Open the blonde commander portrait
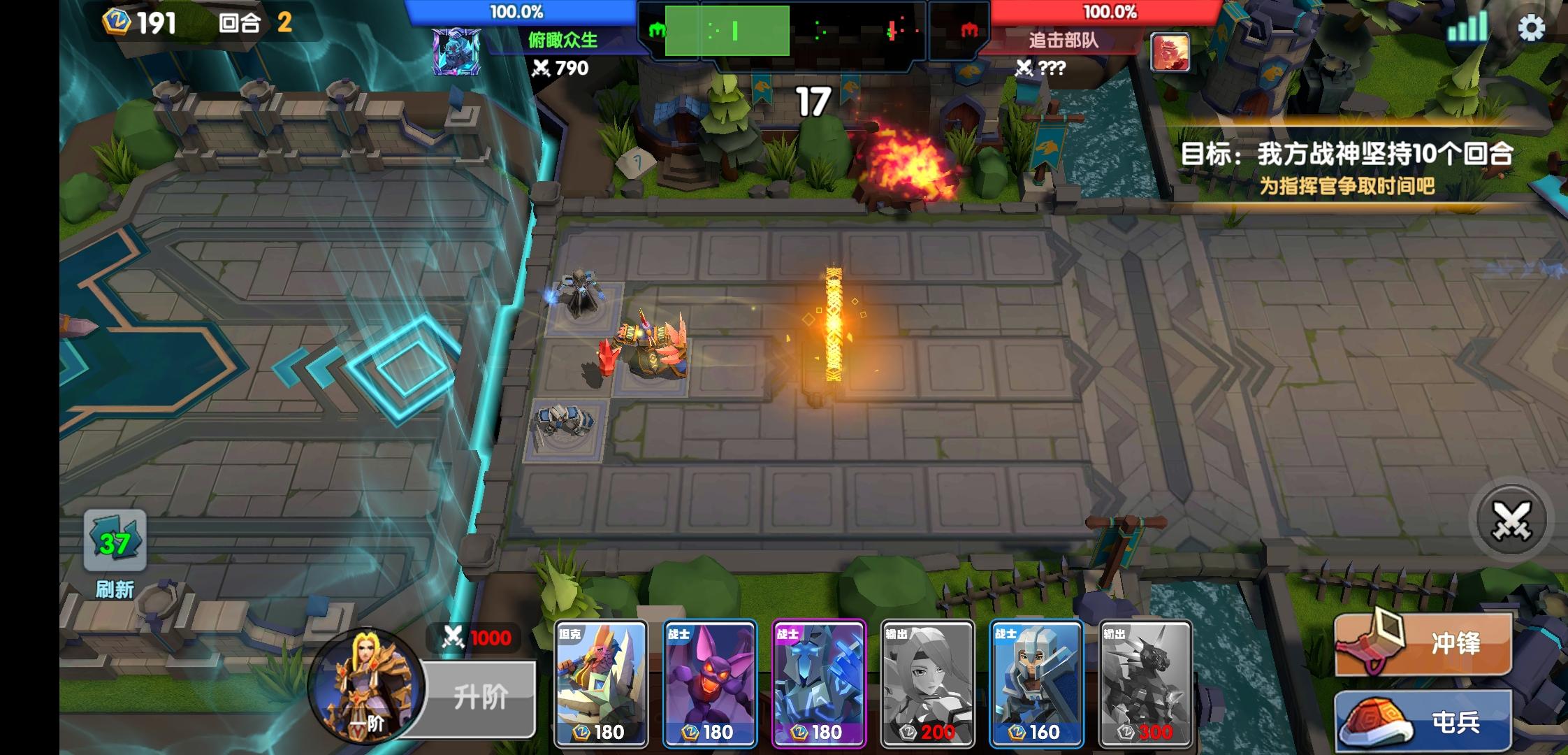The height and width of the screenshot is (755, 1568). click(x=366, y=686)
